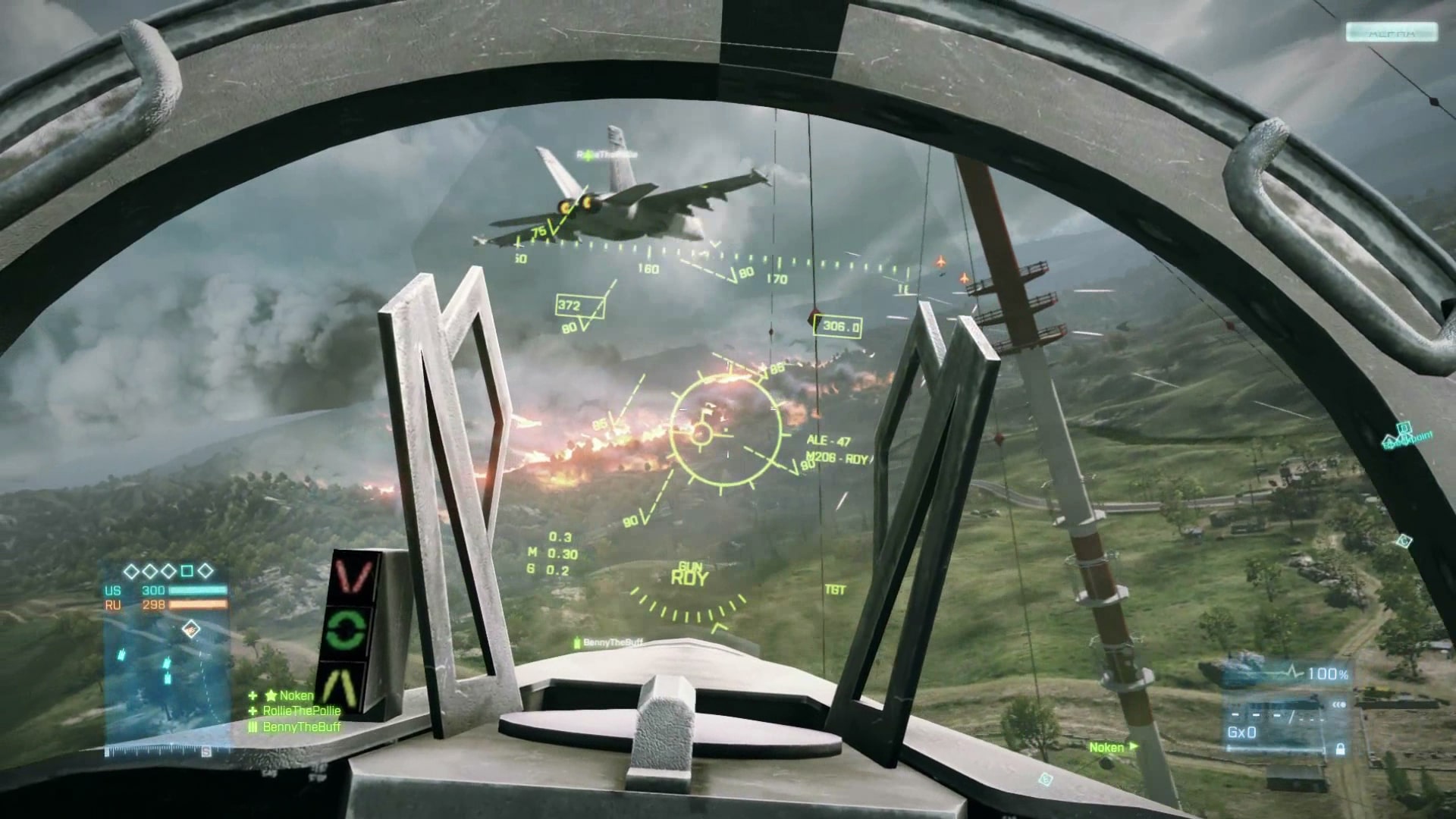Select the D spawnpoint objective marker

pos(1403,428)
